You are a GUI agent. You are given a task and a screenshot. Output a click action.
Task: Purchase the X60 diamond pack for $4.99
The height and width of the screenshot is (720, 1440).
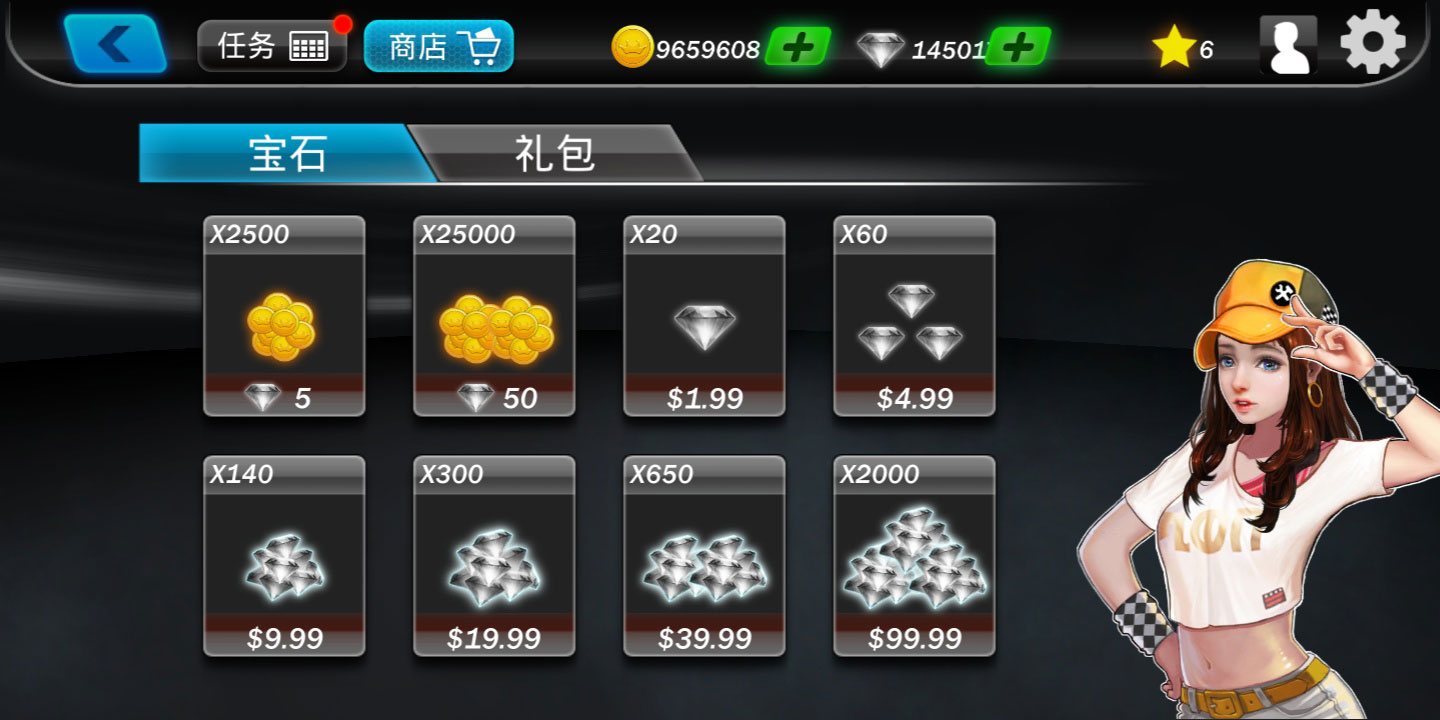913,320
